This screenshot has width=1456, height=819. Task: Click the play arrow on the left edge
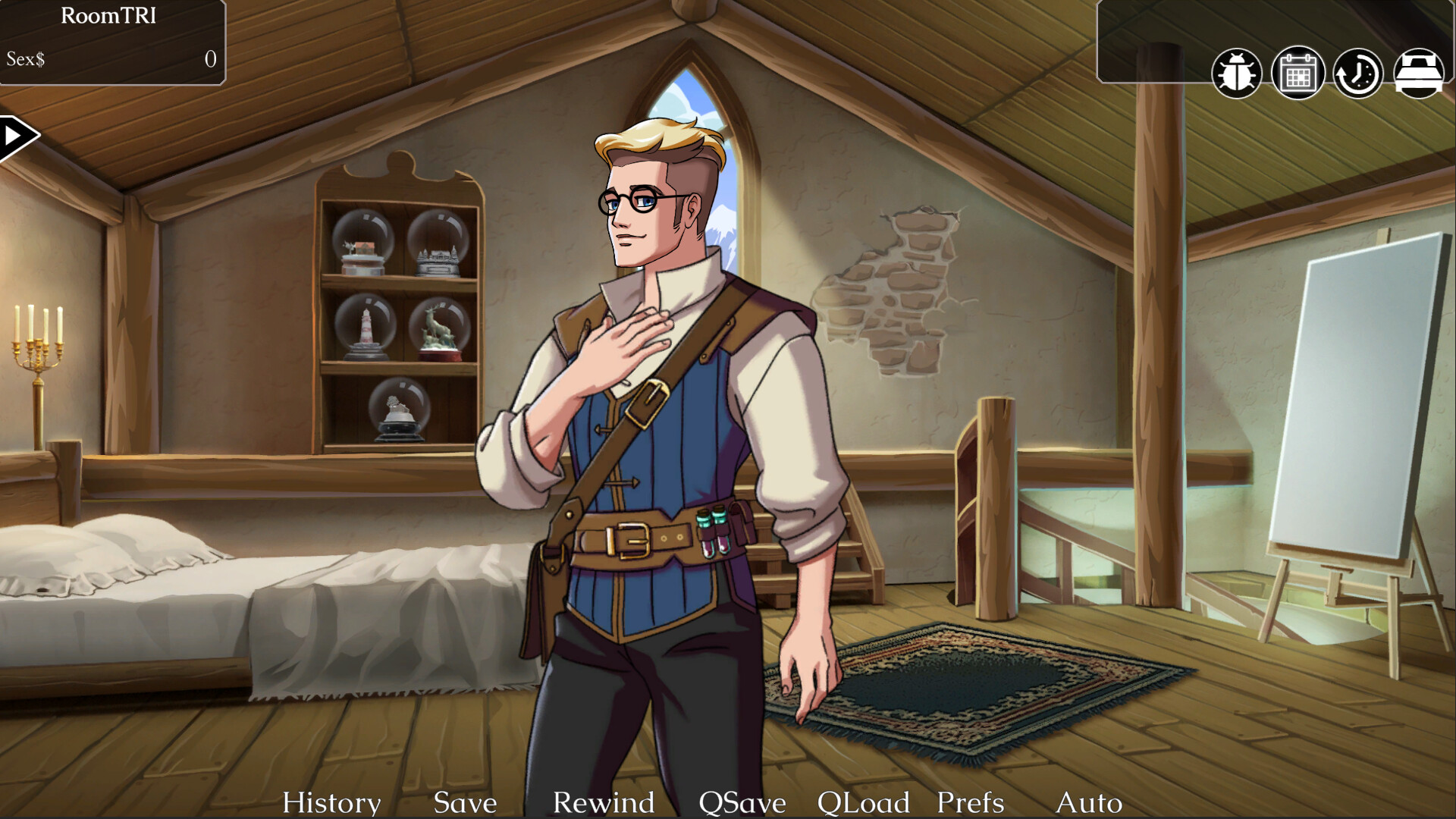click(x=17, y=133)
